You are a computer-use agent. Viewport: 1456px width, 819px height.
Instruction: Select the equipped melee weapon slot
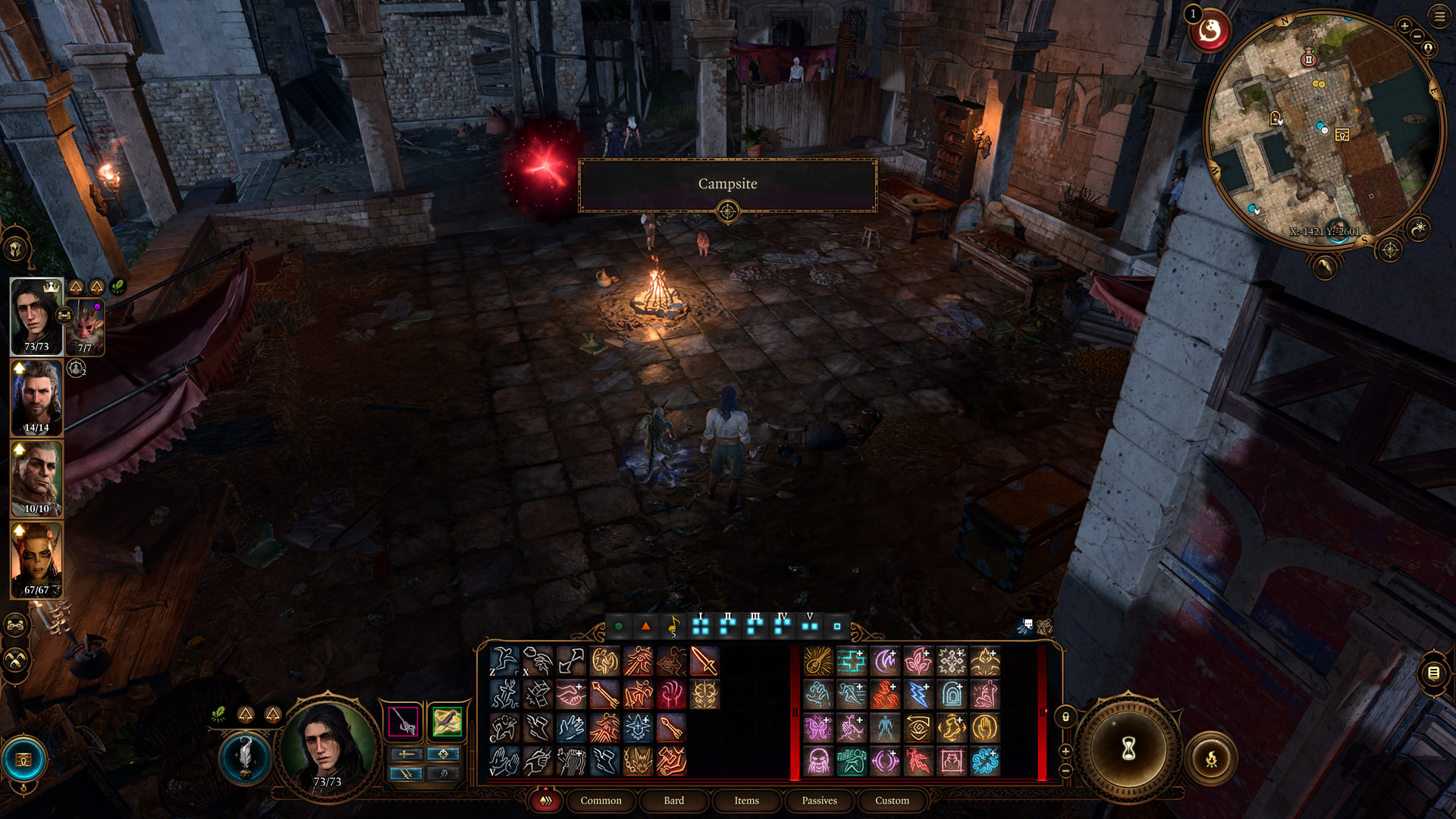pos(403,721)
